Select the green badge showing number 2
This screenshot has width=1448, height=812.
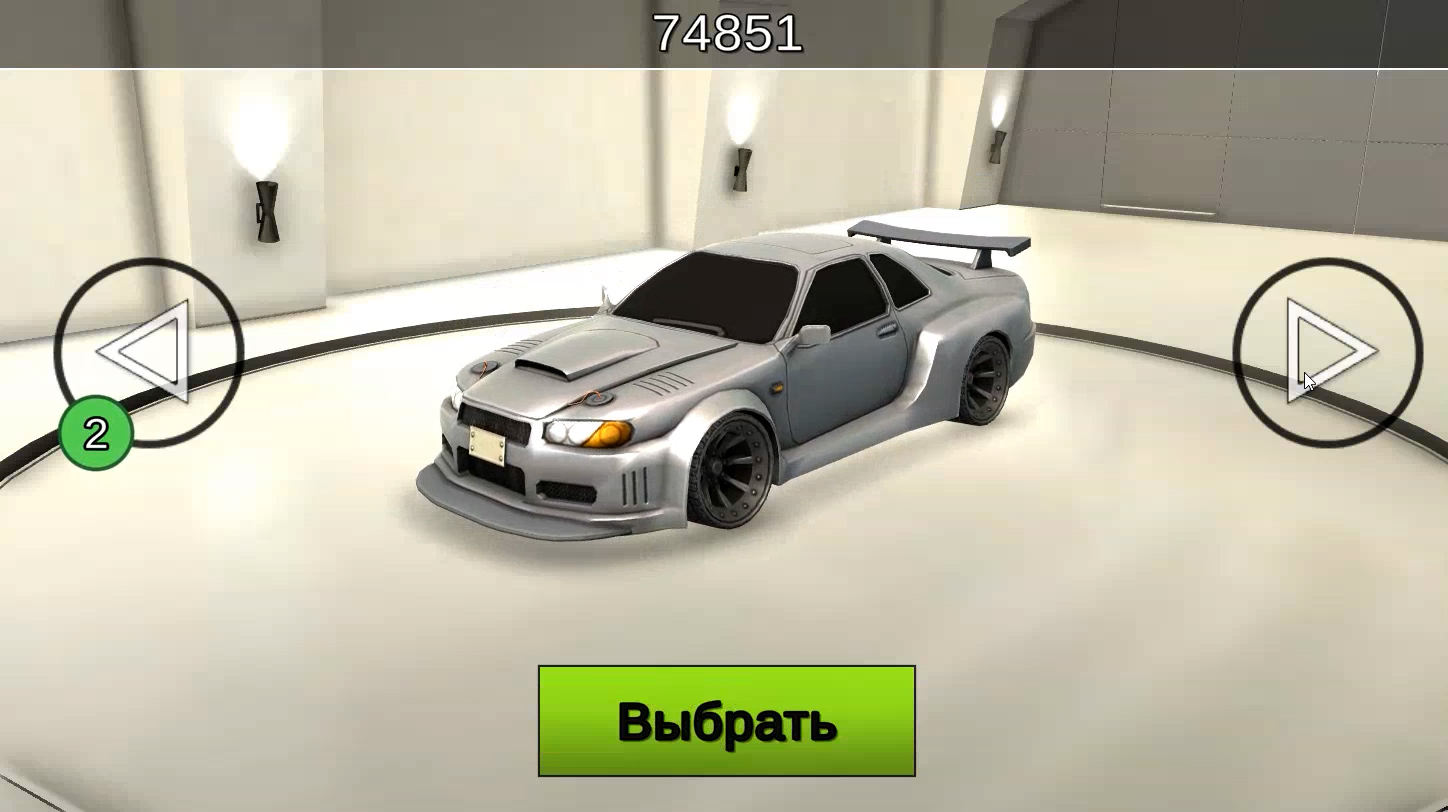[x=95, y=432]
